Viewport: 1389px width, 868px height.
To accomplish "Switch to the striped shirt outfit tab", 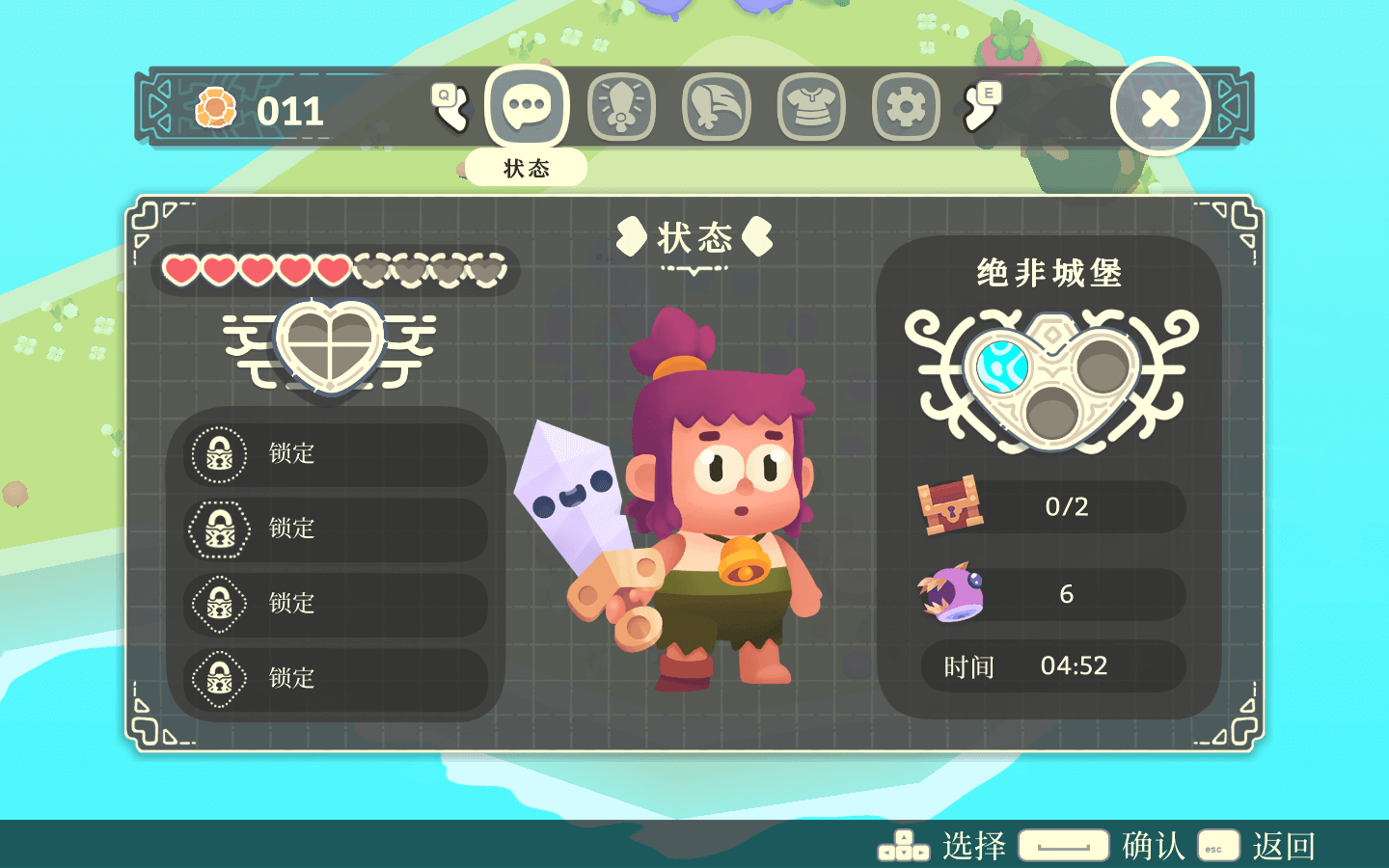I will tap(811, 107).
